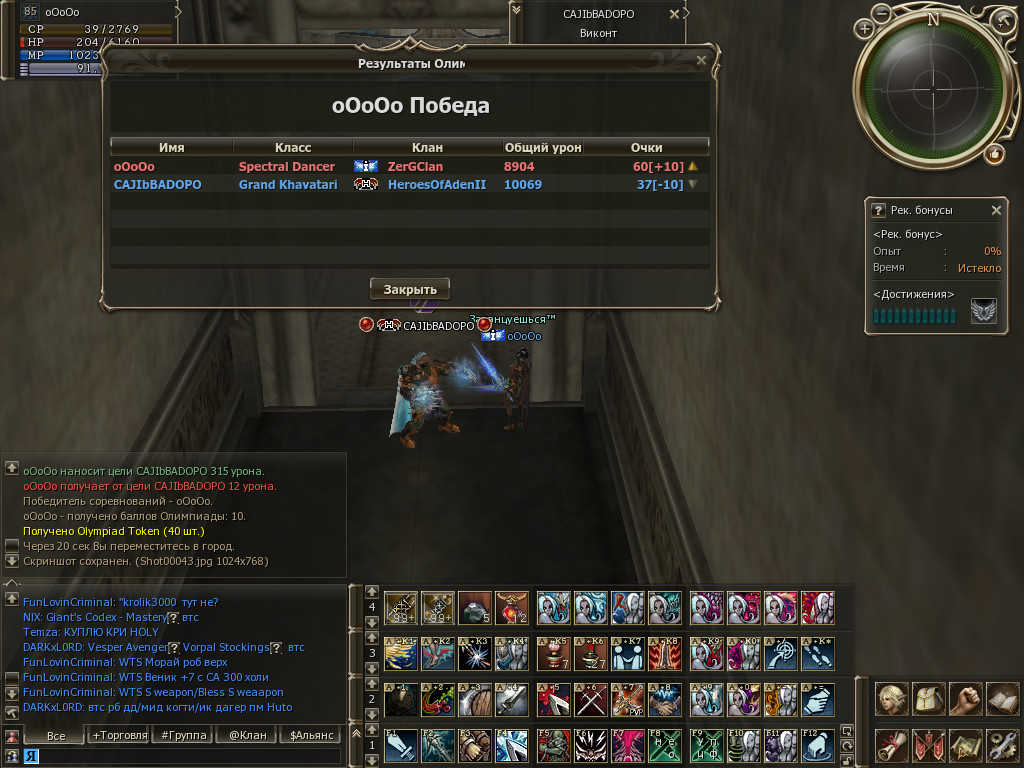Open the actions fist icon

coord(965,698)
